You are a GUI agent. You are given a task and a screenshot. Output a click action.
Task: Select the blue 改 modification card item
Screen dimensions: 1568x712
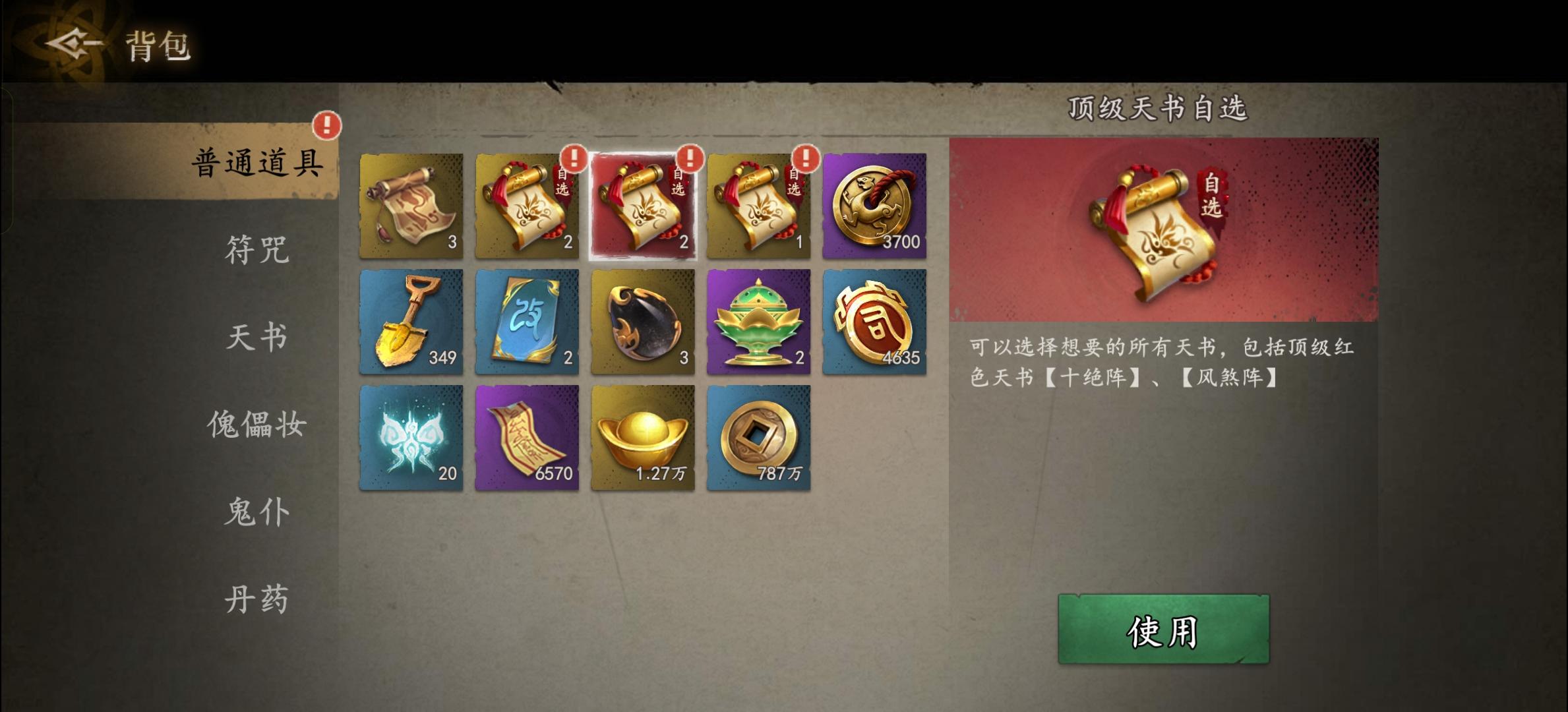coord(527,322)
